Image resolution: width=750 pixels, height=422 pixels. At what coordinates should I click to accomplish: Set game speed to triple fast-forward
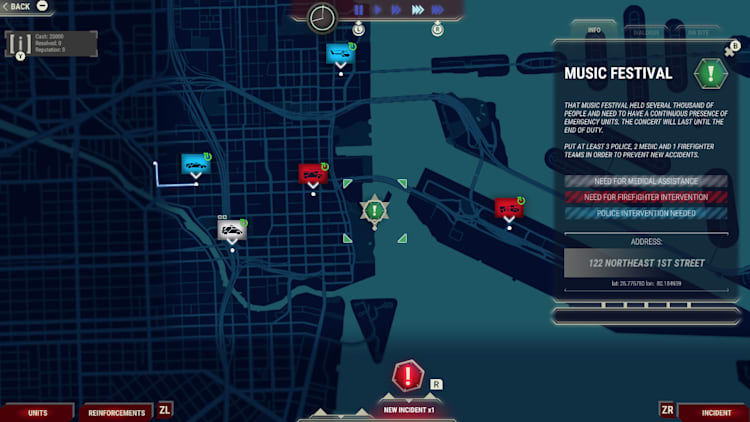pyautogui.click(x=417, y=10)
